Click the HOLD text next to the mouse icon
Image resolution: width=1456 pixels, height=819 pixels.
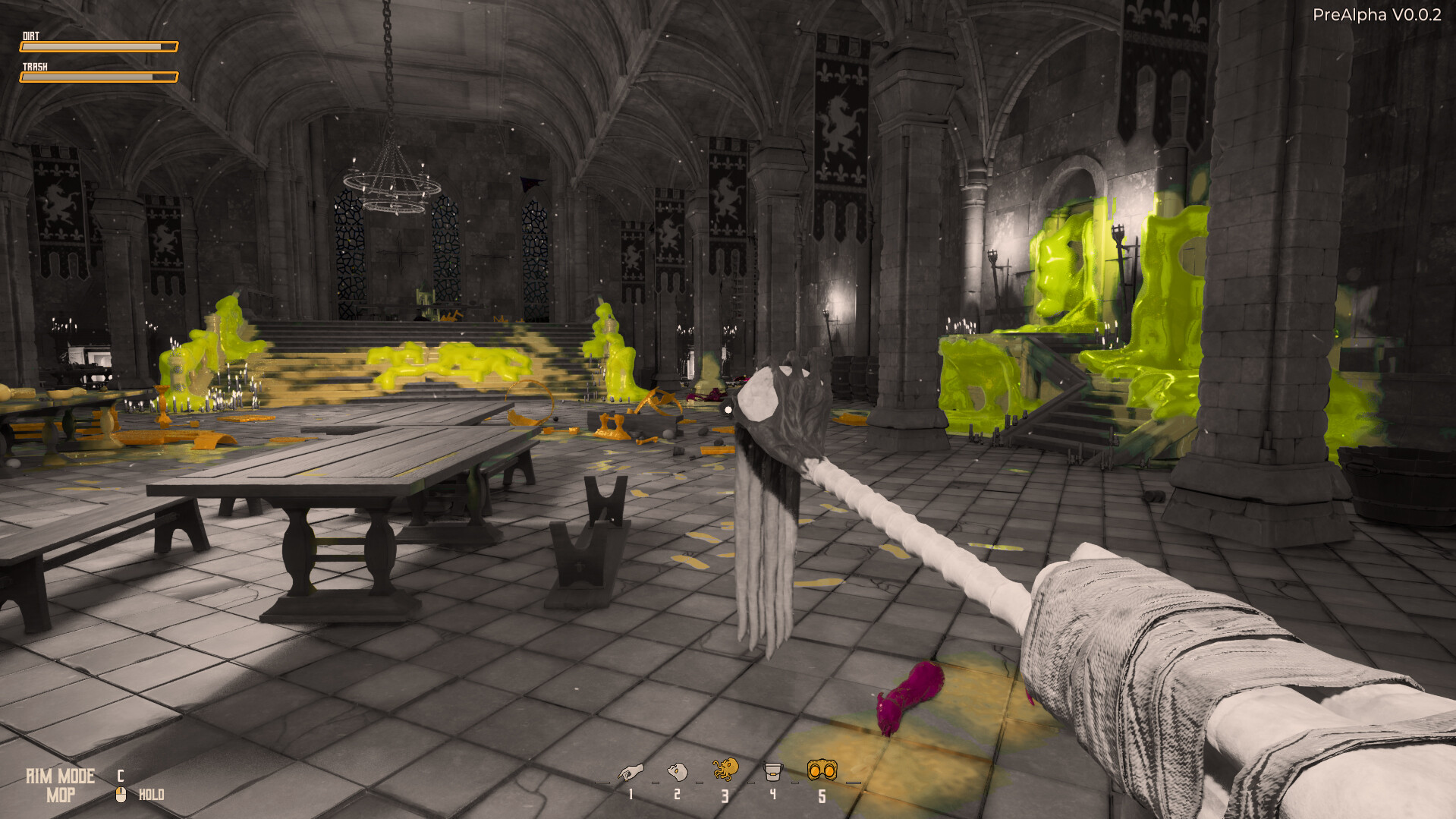tap(151, 795)
